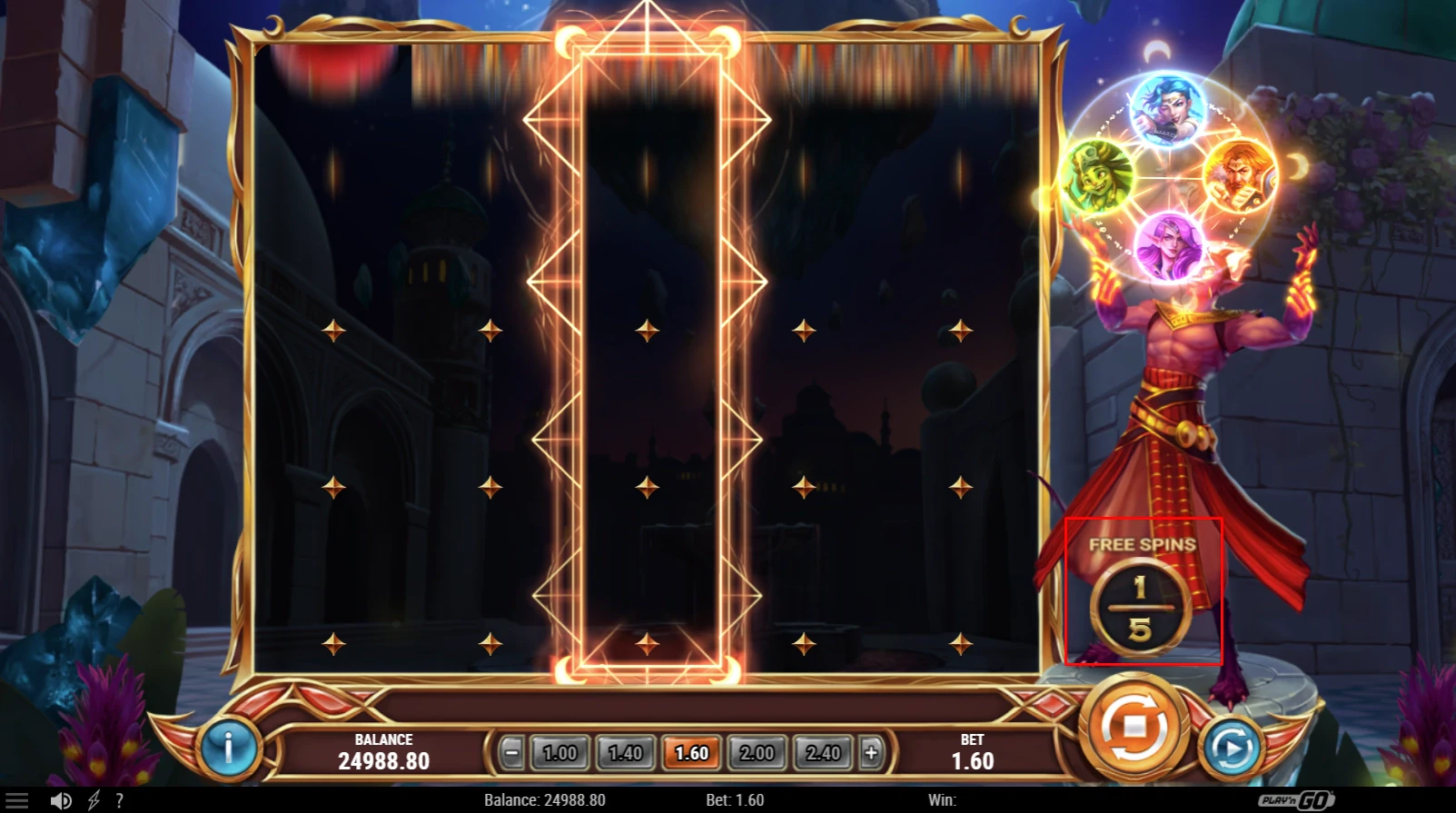Choose the 1.40 bet value

tap(625, 752)
